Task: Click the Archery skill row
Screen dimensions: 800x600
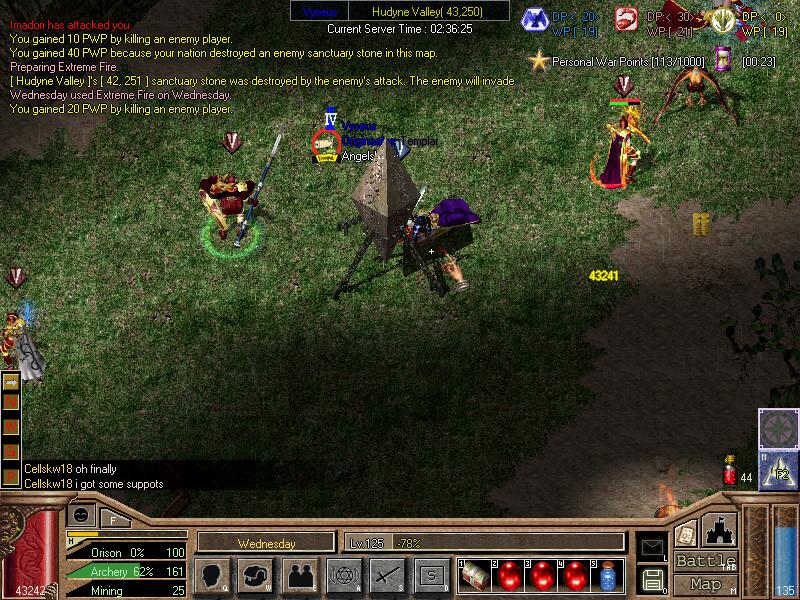Action: tap(127, 572)
